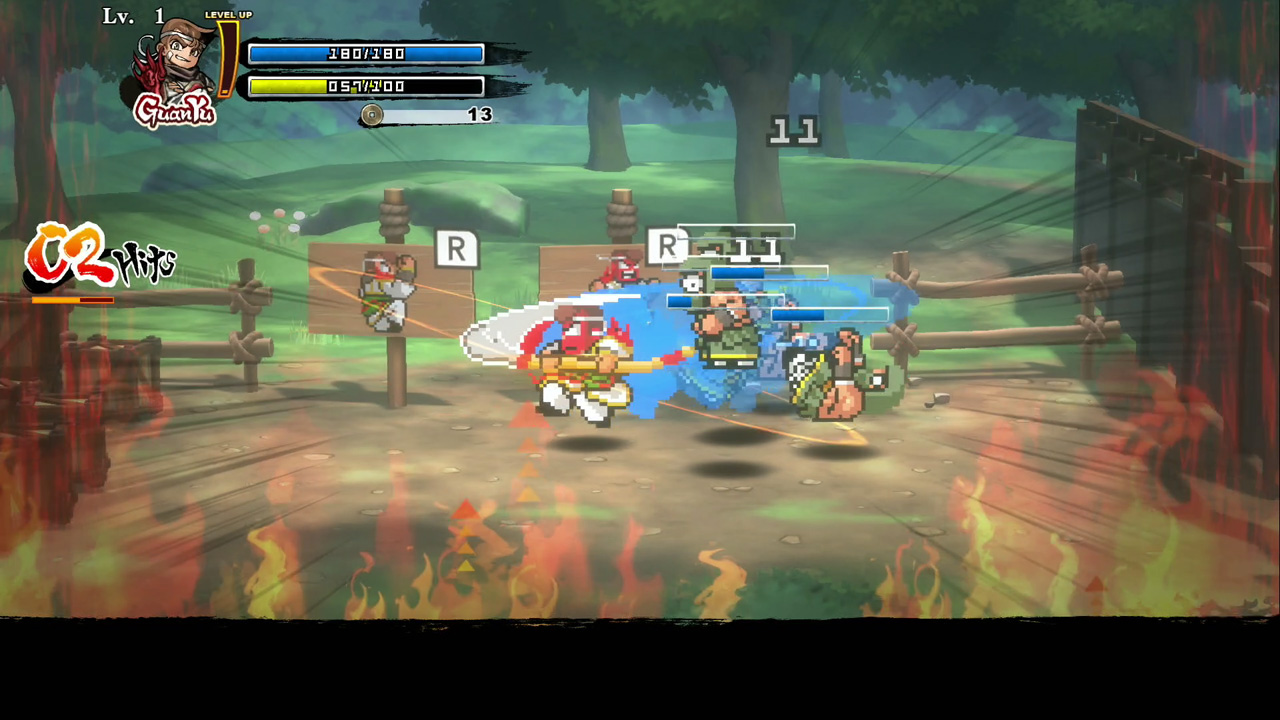Click the blue 180/180 health bar
The height and width of the screenshot is (720, 1280).
tap(365, 53)
